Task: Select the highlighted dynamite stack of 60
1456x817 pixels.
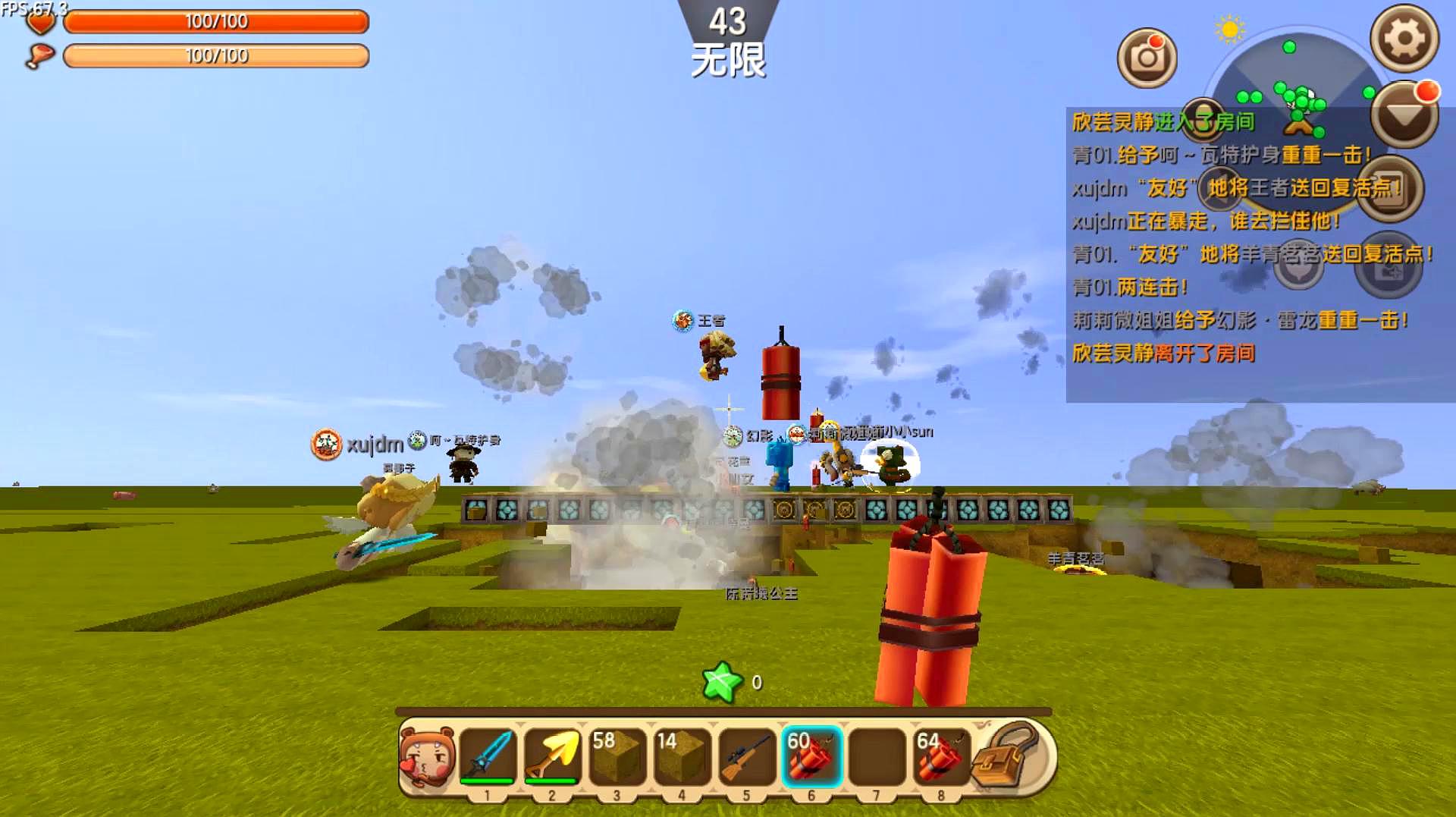Action: [x=811, y=755]
